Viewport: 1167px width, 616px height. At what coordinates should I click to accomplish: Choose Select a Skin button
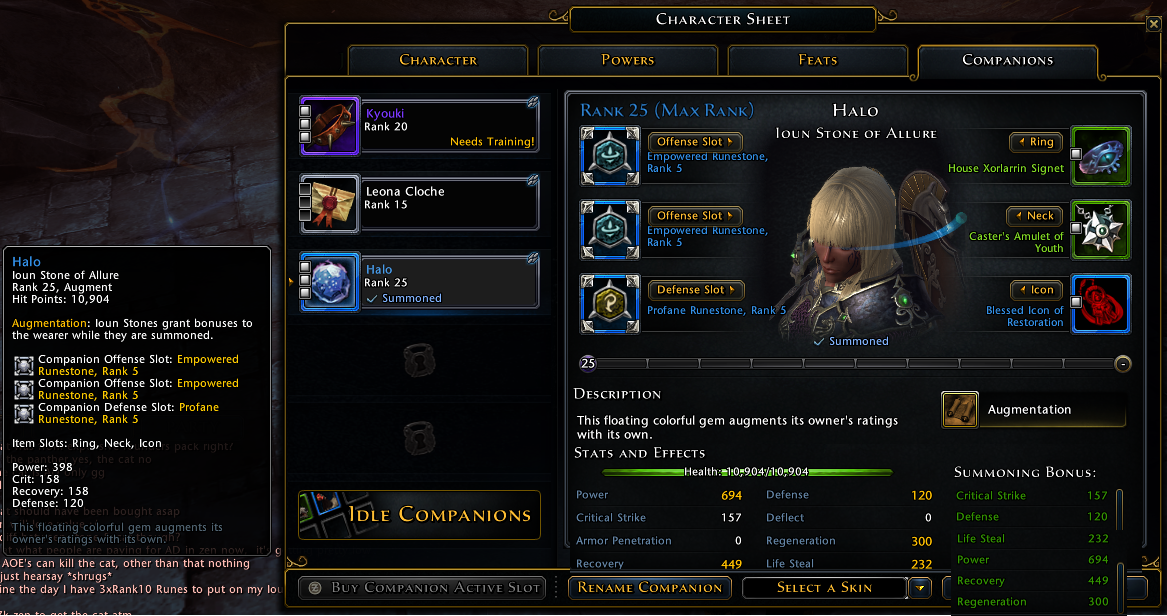(825, 588)
